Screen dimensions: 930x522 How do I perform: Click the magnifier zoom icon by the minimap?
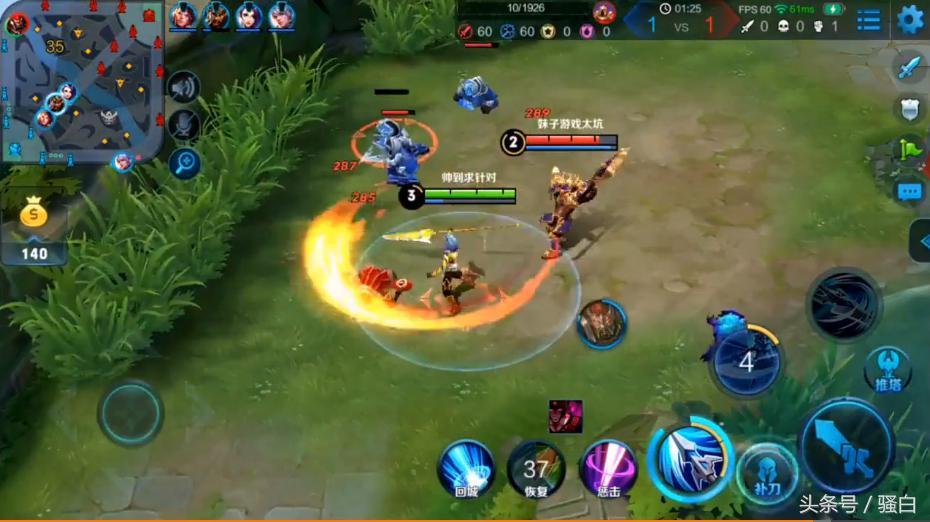(184, 163)
